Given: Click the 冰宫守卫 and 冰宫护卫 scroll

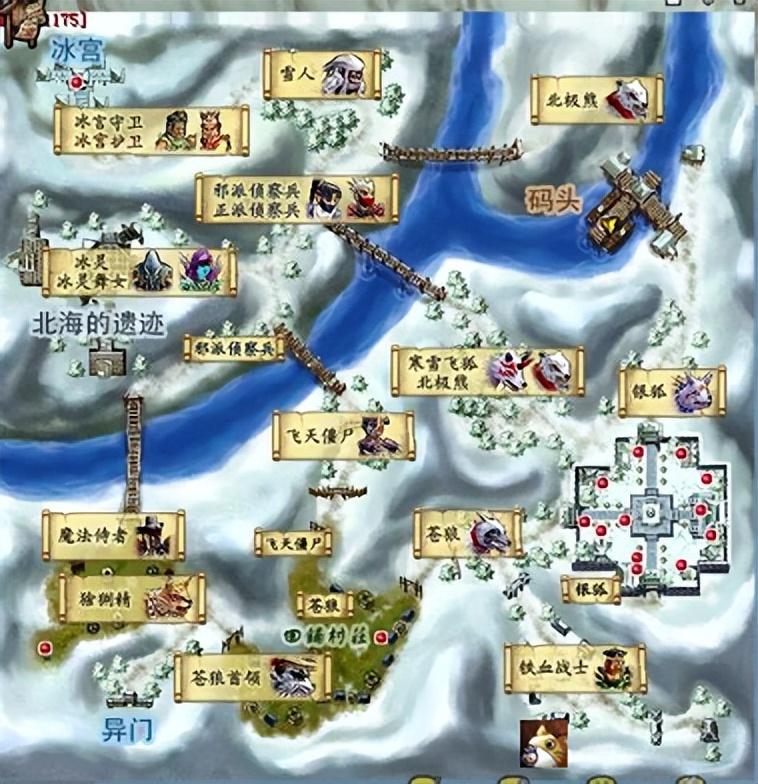Looking at the screenshot, I should (x=151, y=131).
